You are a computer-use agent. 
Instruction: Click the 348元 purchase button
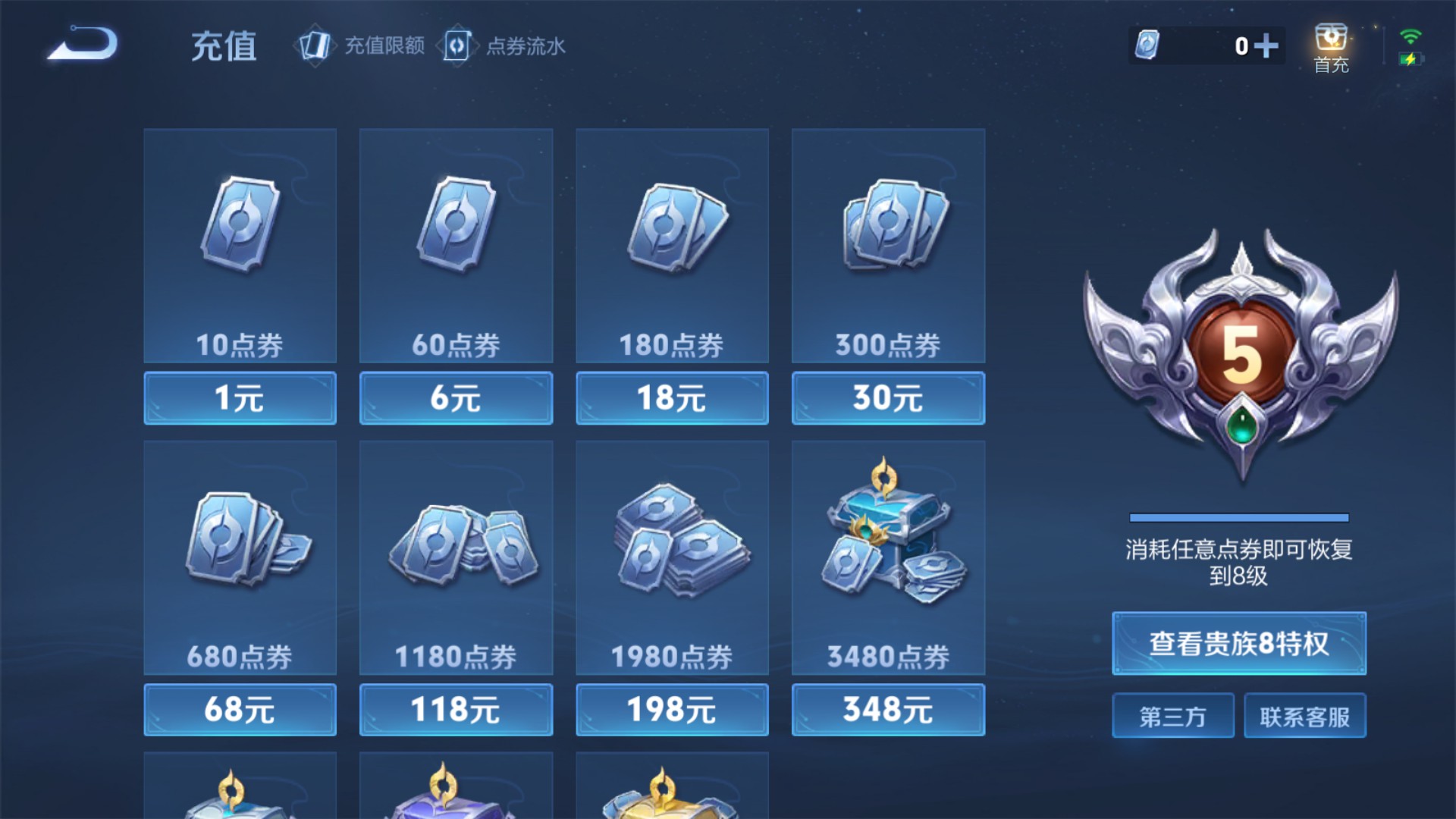tap(888, 708)
